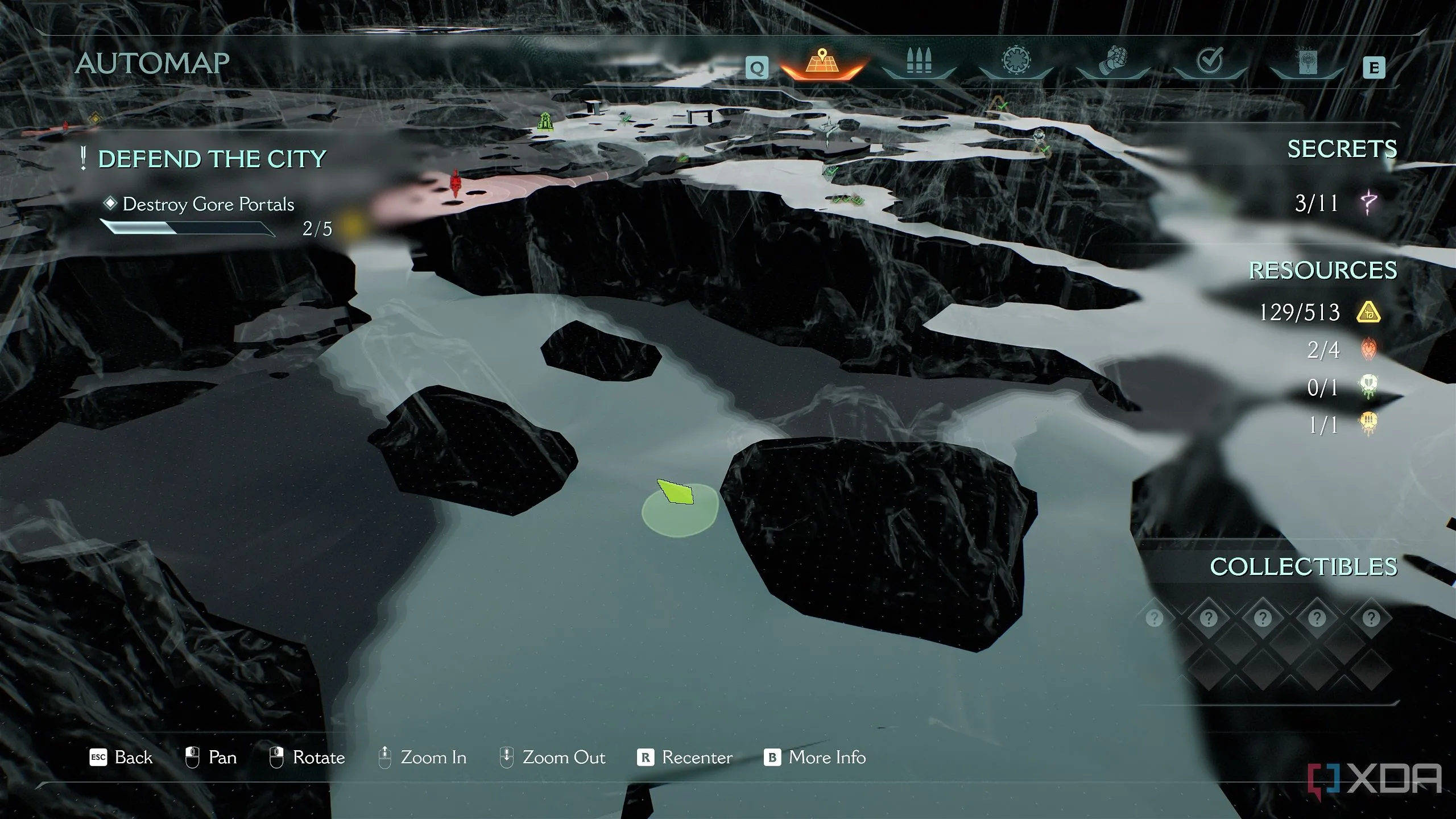Switch to the three-bullets weapons tab
This screenshot has height=819, width=1456.
[x=919, y=63]
